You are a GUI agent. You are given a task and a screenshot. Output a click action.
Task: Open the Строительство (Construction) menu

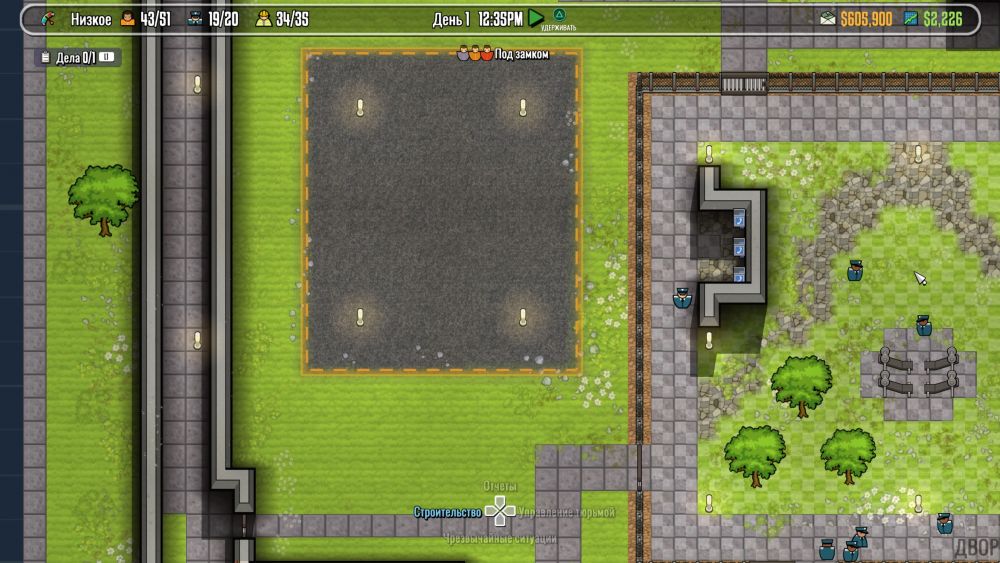[x=447, y=512]
